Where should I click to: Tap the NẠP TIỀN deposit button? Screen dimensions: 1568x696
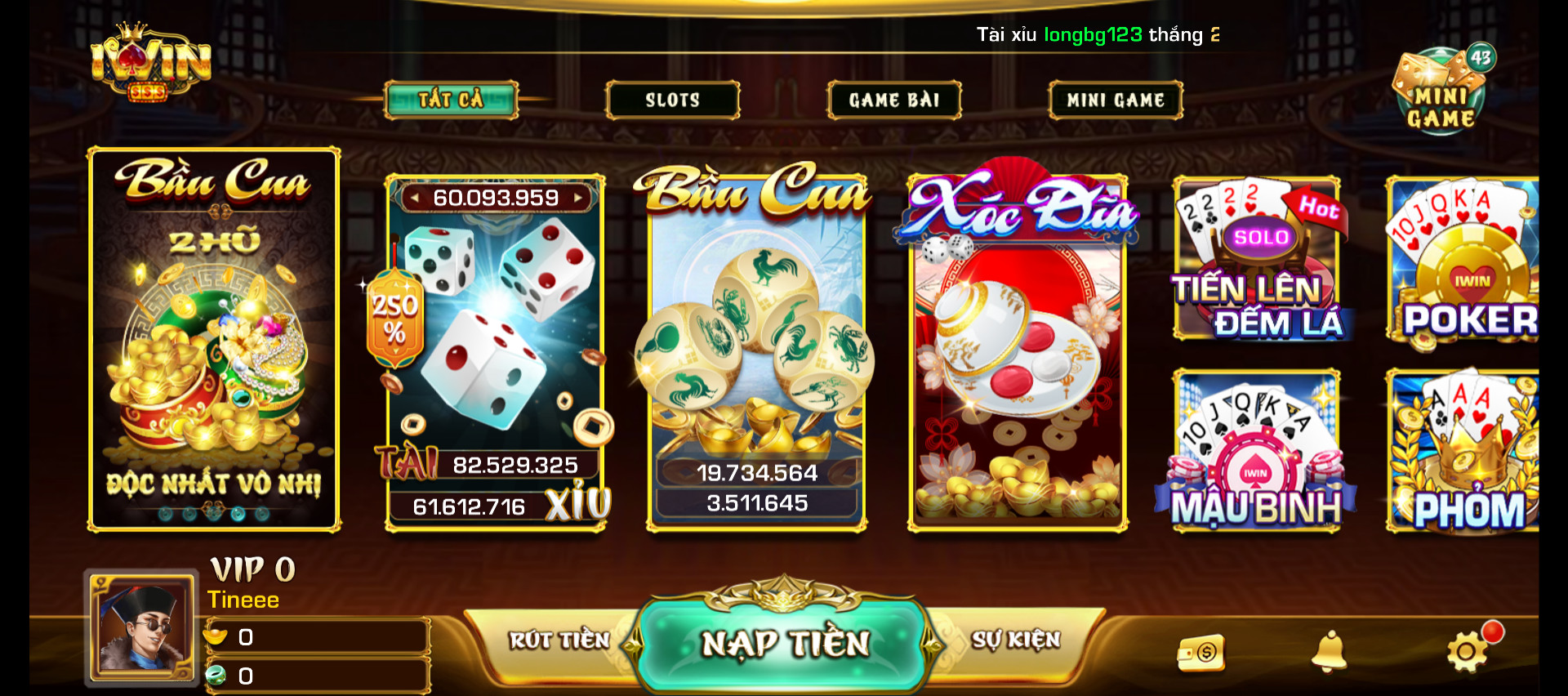[x=784, y=644]
